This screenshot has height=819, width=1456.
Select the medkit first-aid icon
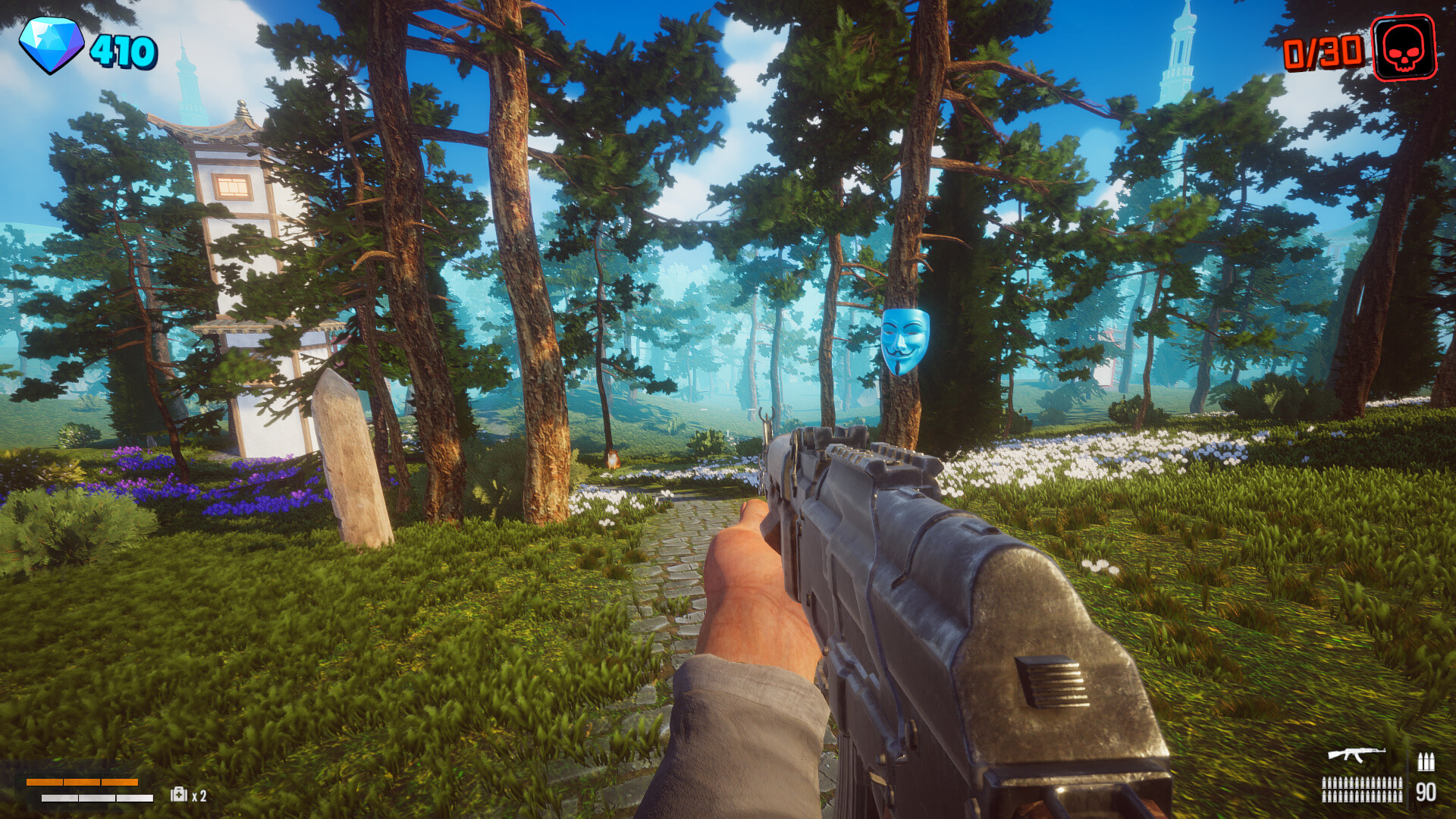(x=178, y=795)
